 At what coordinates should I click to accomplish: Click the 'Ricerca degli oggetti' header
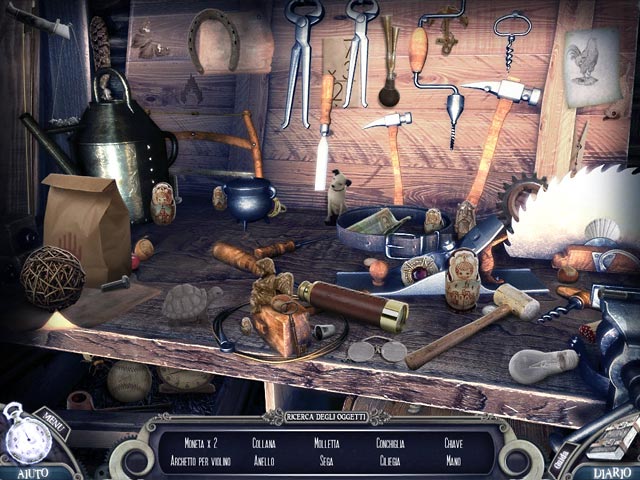(325, 416)
